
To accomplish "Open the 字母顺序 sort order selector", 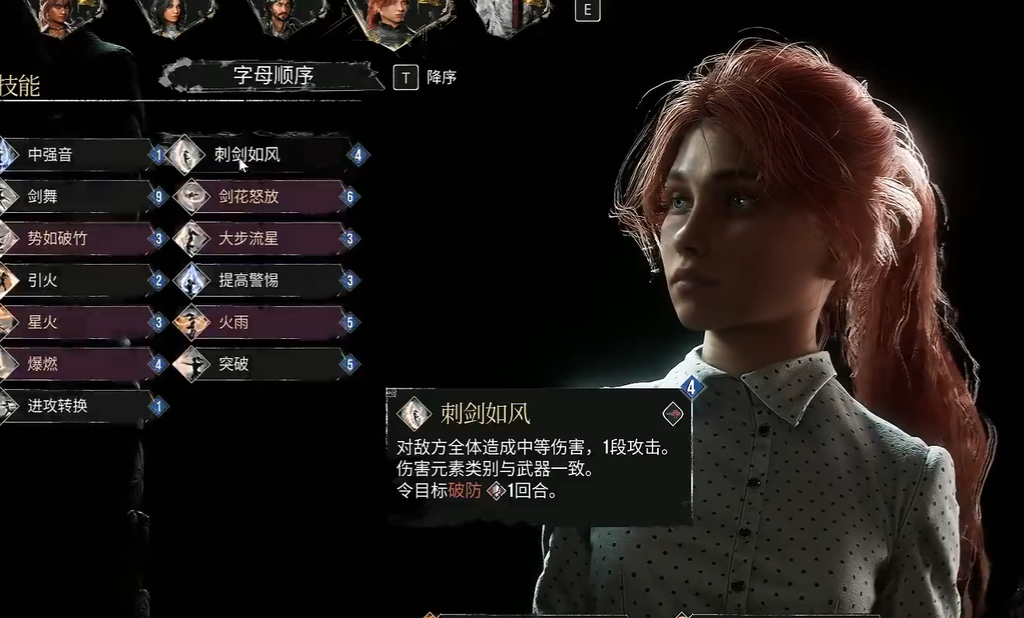I will tap(273, 76).
